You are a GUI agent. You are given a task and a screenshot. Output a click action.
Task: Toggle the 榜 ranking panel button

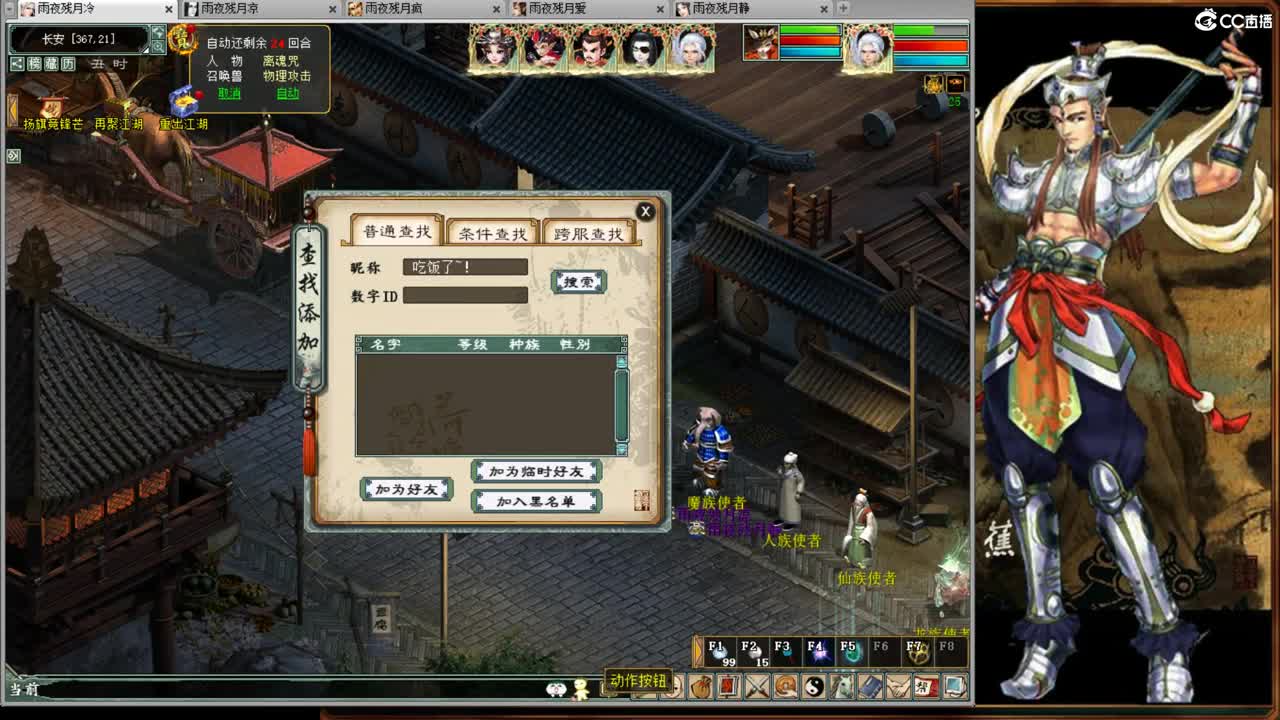pos(34,64)
